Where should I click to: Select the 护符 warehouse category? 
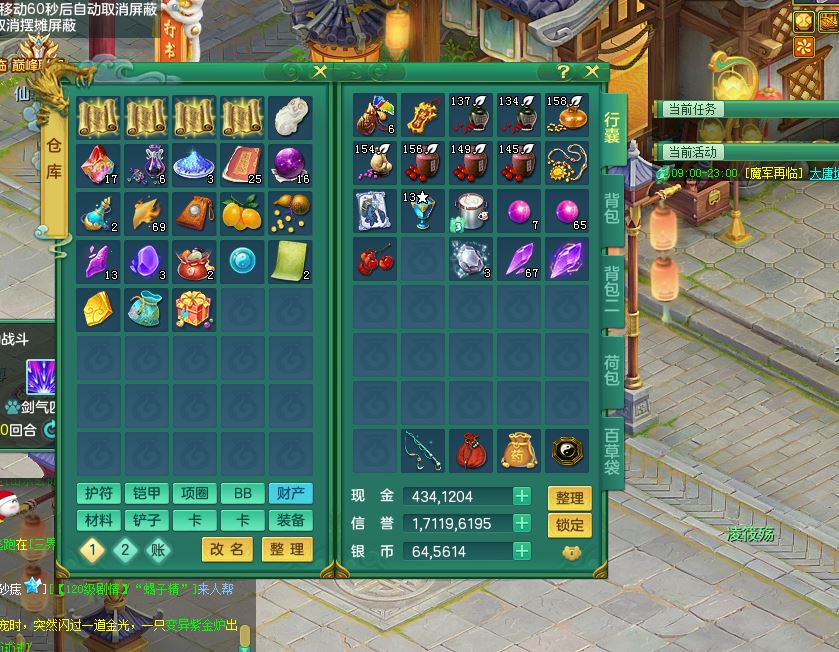pyautogui.click(x=99, y=493)
